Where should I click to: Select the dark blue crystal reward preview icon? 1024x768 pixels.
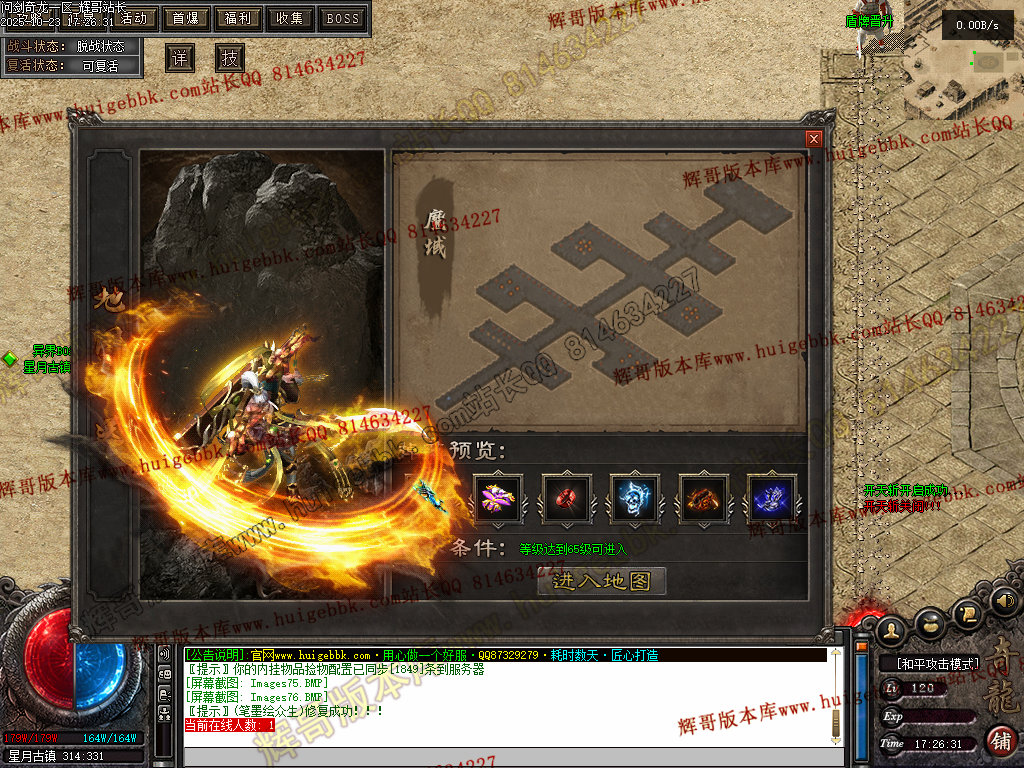pos(772,497)
